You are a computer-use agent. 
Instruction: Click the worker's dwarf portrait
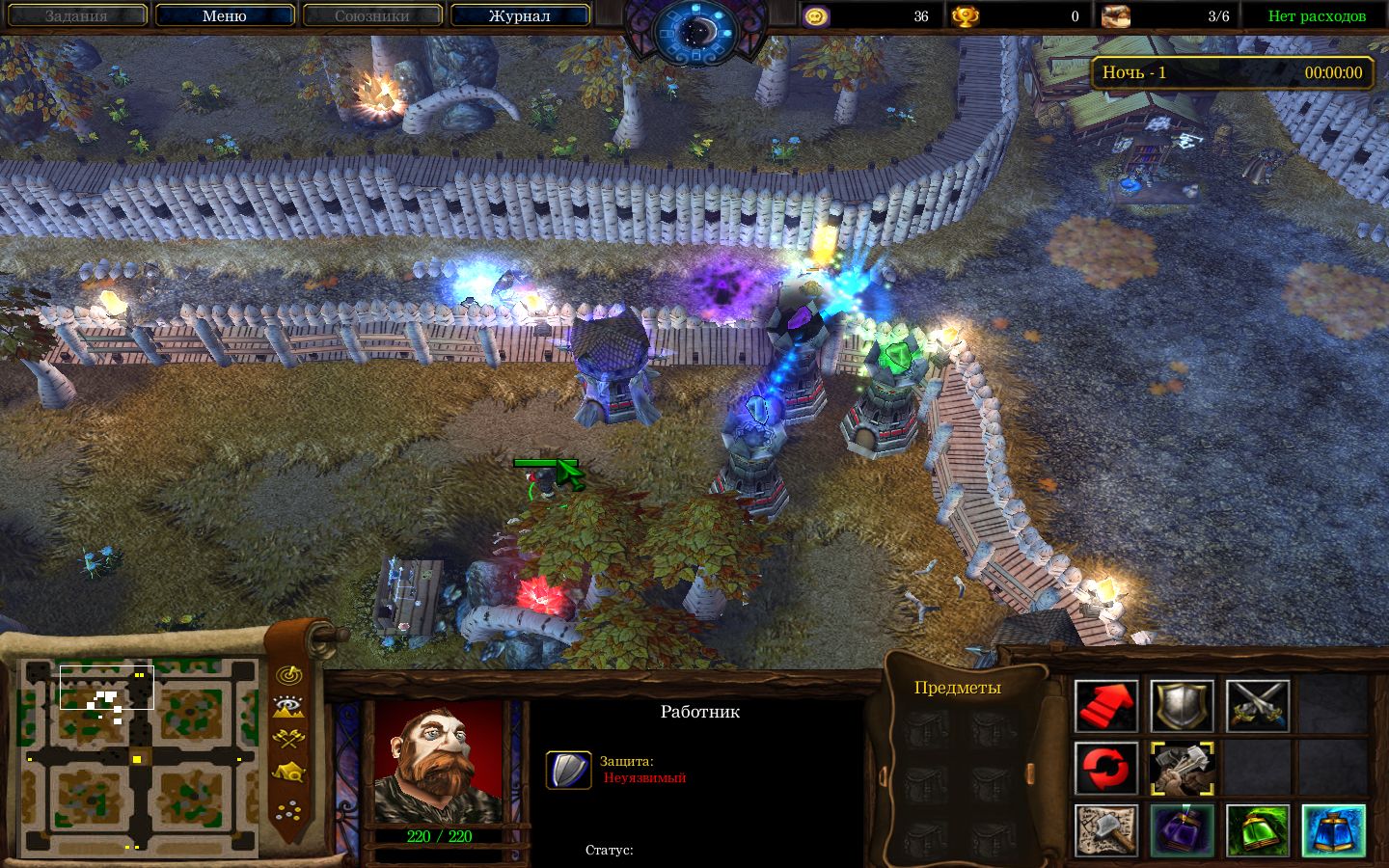[439, 763]
